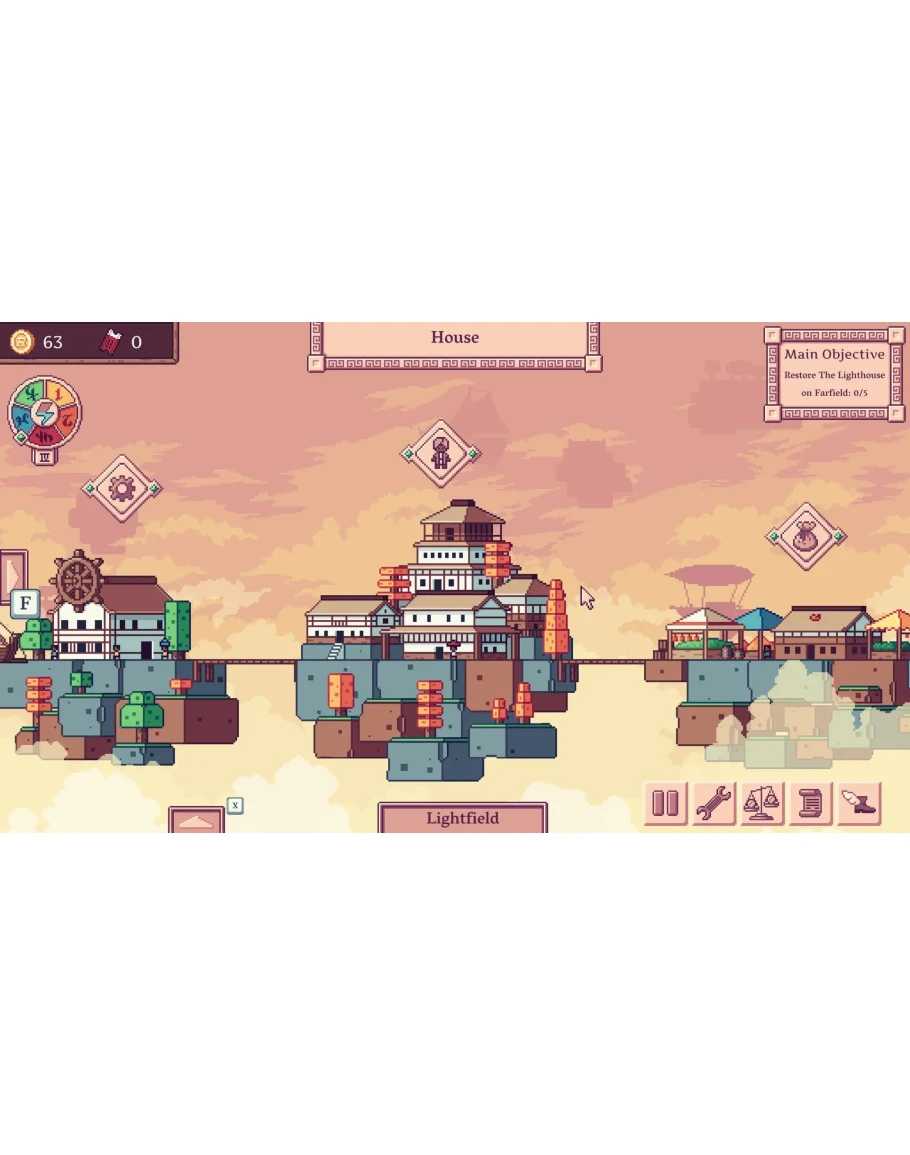This screenshot has width=910, height=1155.
Task: Click the winged boot speed button
Action: pos(858,803)
